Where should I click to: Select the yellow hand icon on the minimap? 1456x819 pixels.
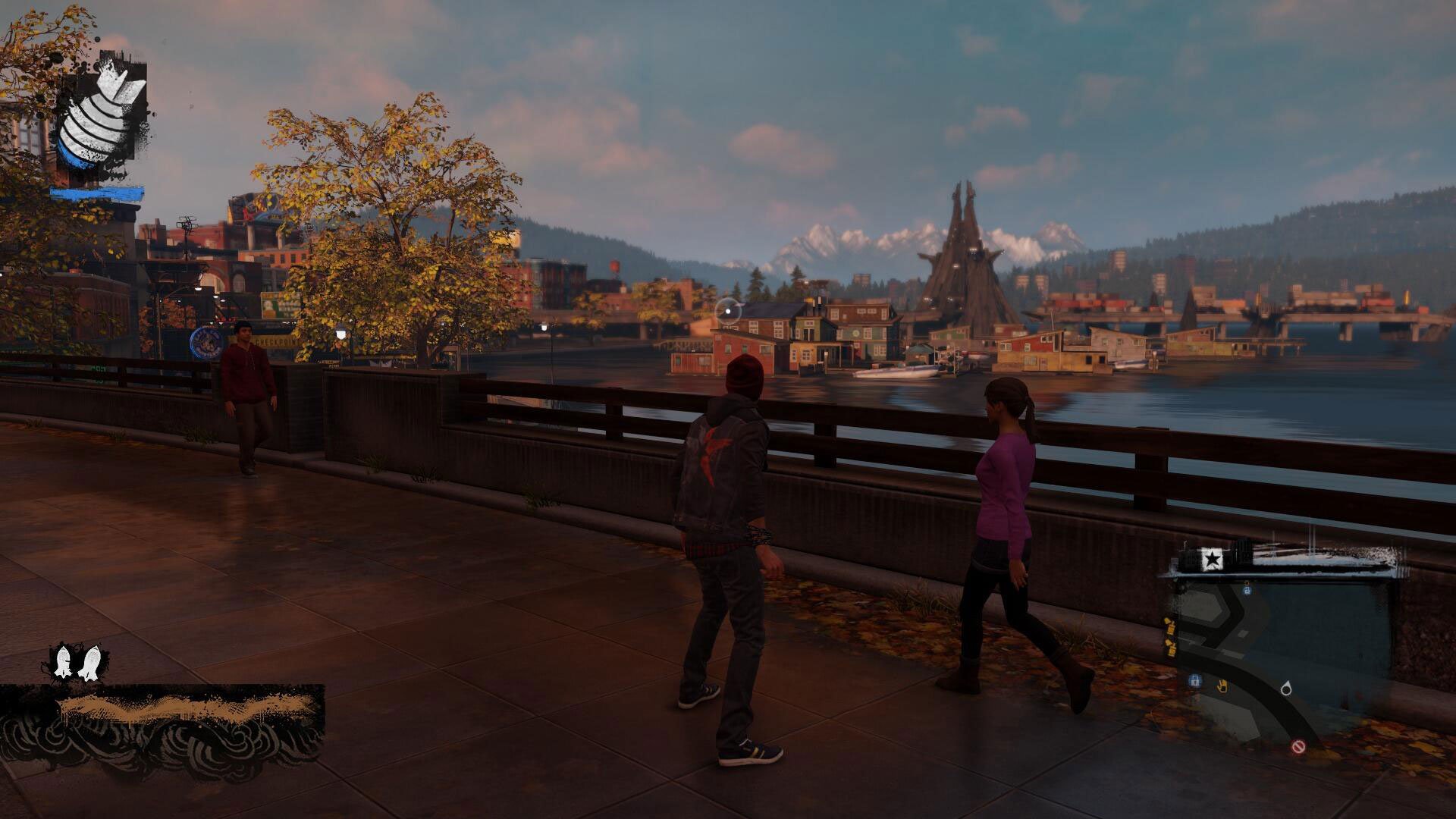coord(1222,687)
